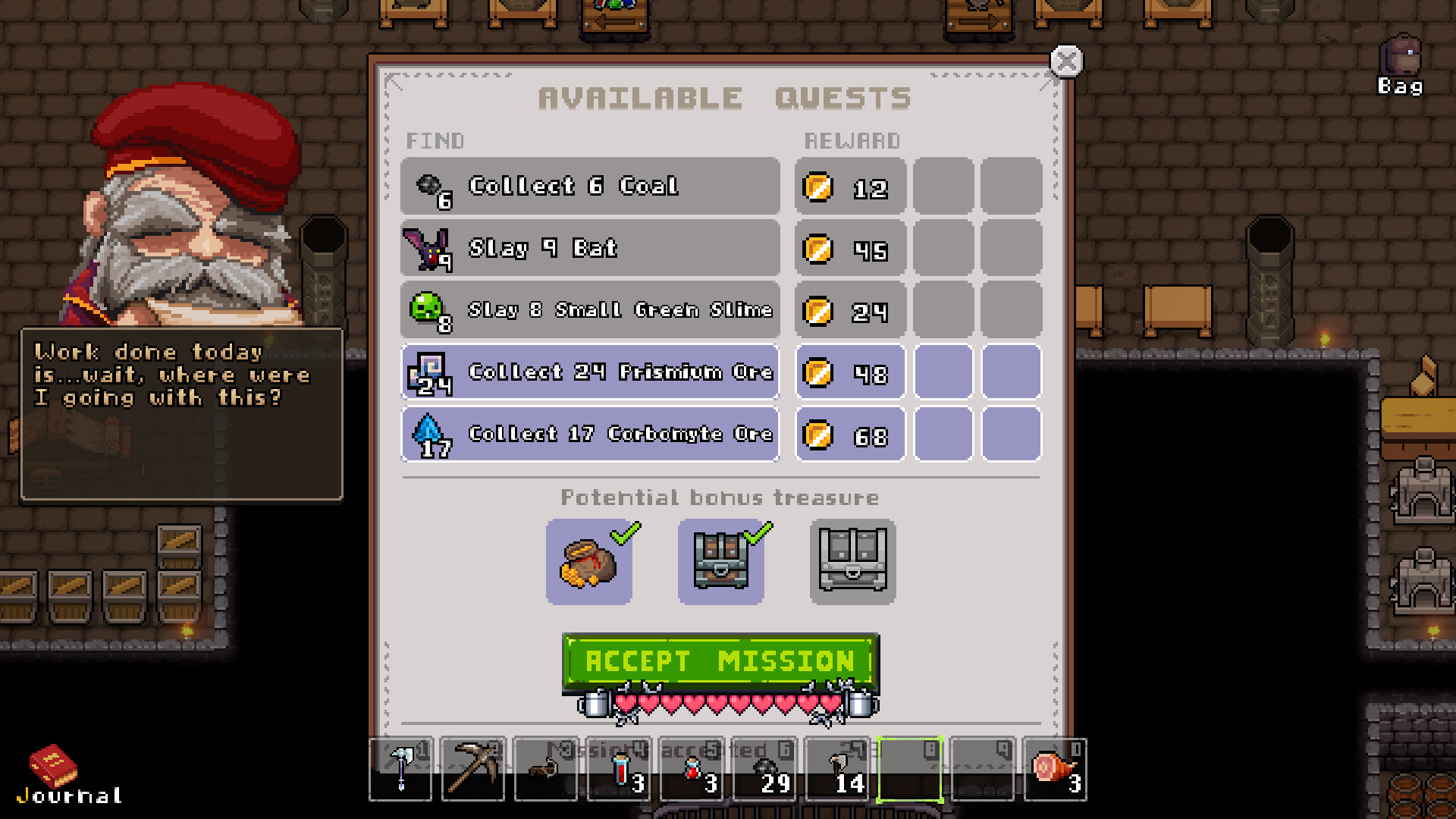This screenshot has width=1456, height=819.
Task: Select the battle axe in hotbar slot 1
Action: coord(400,767)
